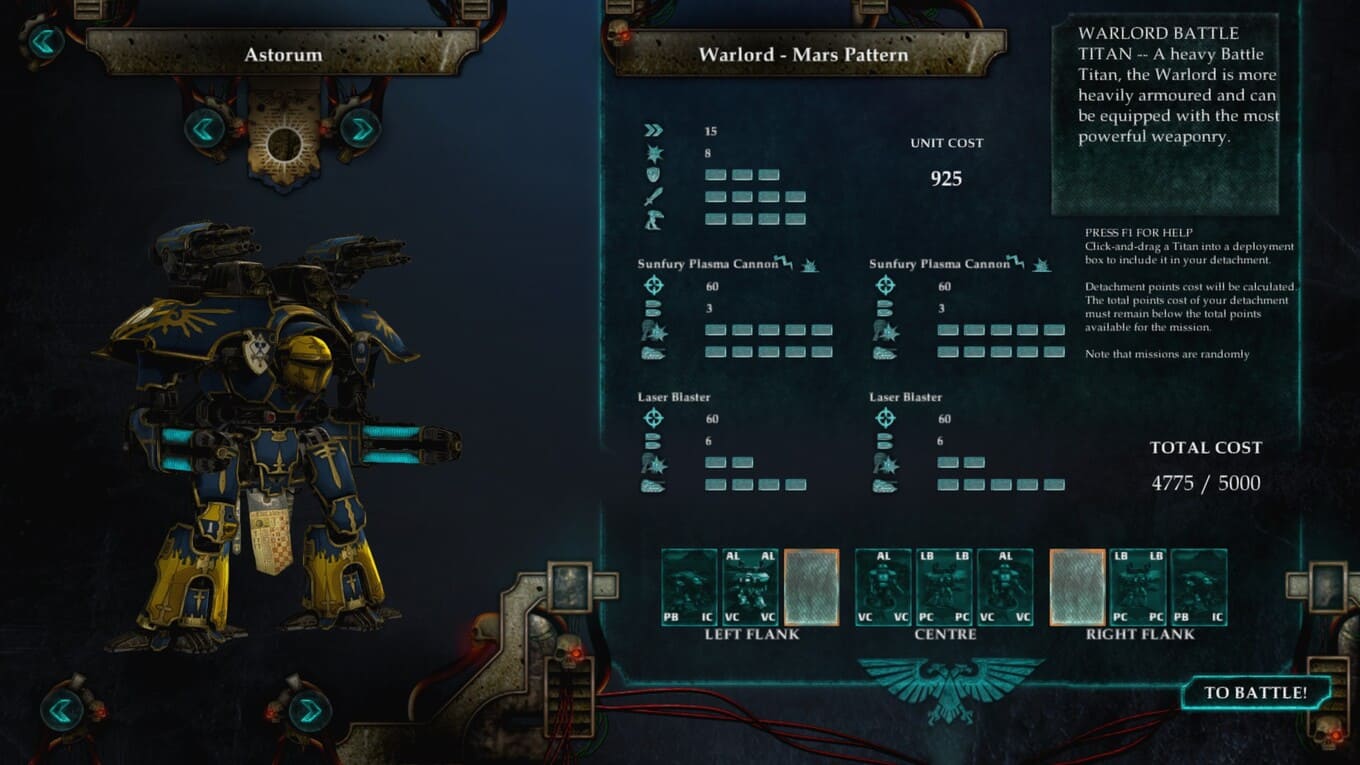The image size is (1360, 765).
Task: Show the next Titan below the Warlord model
Action: coord(309,711)
